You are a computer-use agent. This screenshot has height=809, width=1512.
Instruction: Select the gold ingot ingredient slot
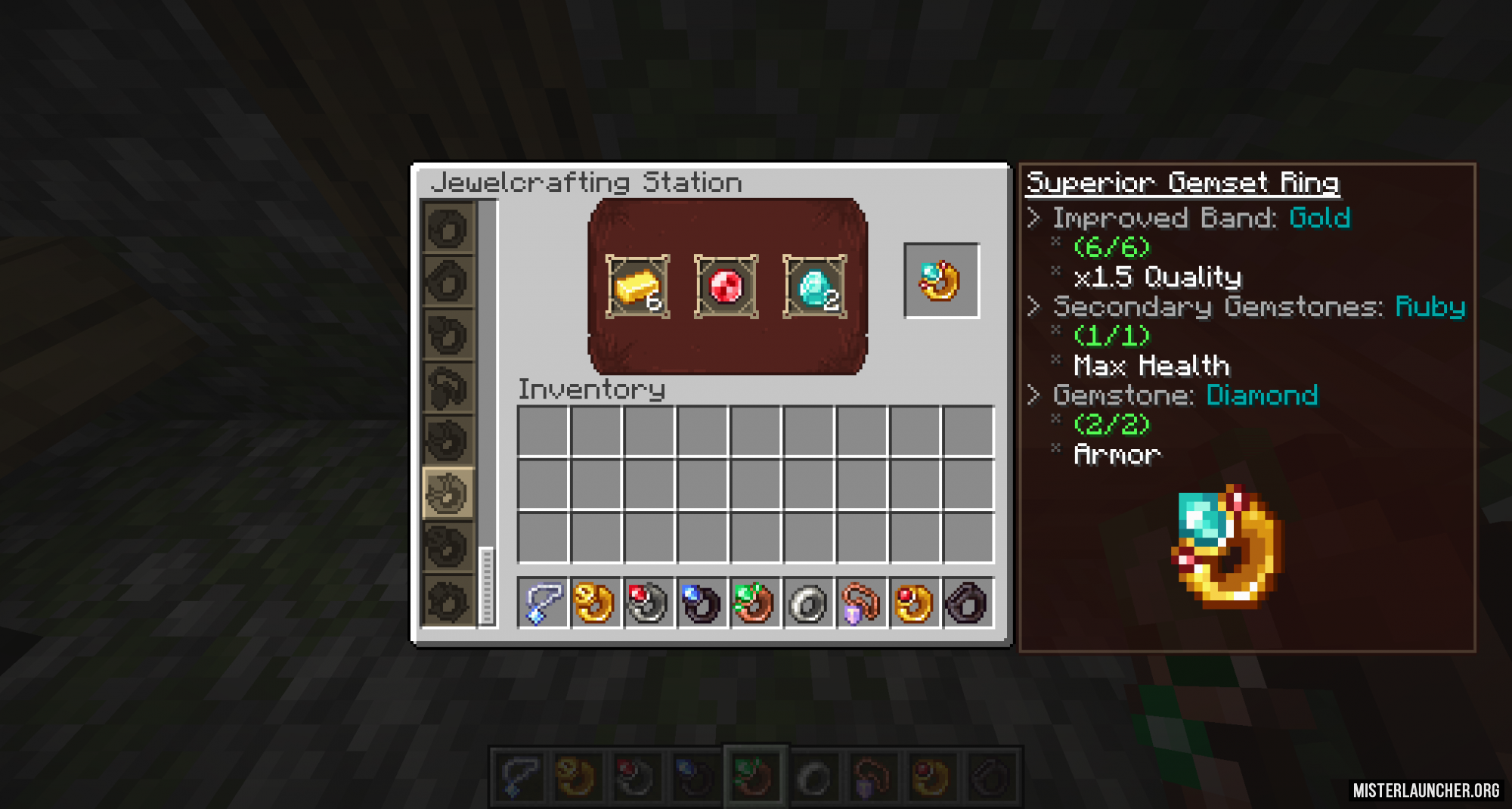click(x=637, y=287)
